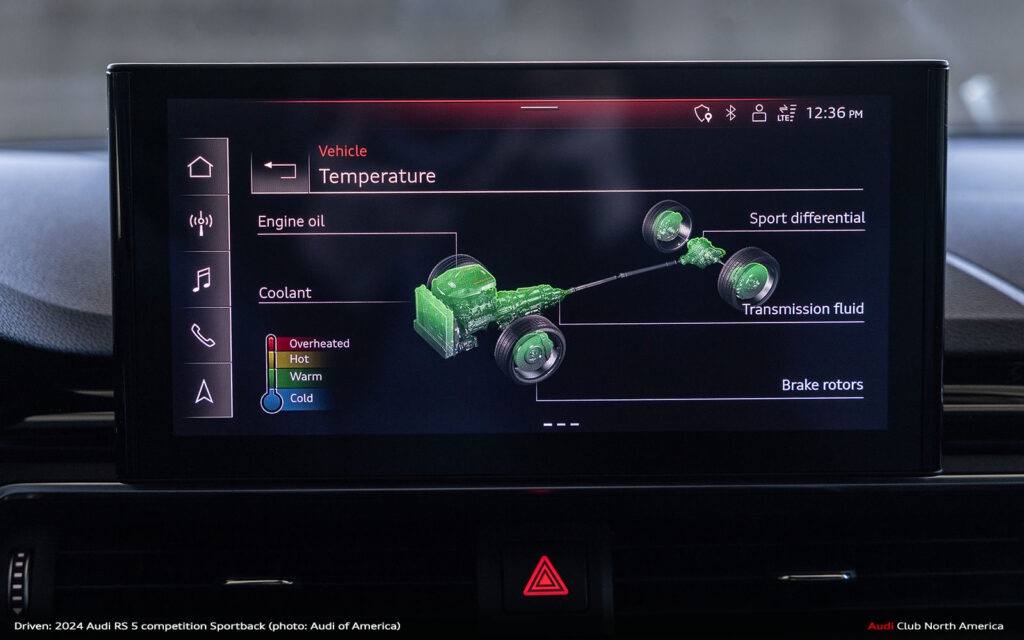
Task: Select the music note media icon
Action: coord(201,280)
